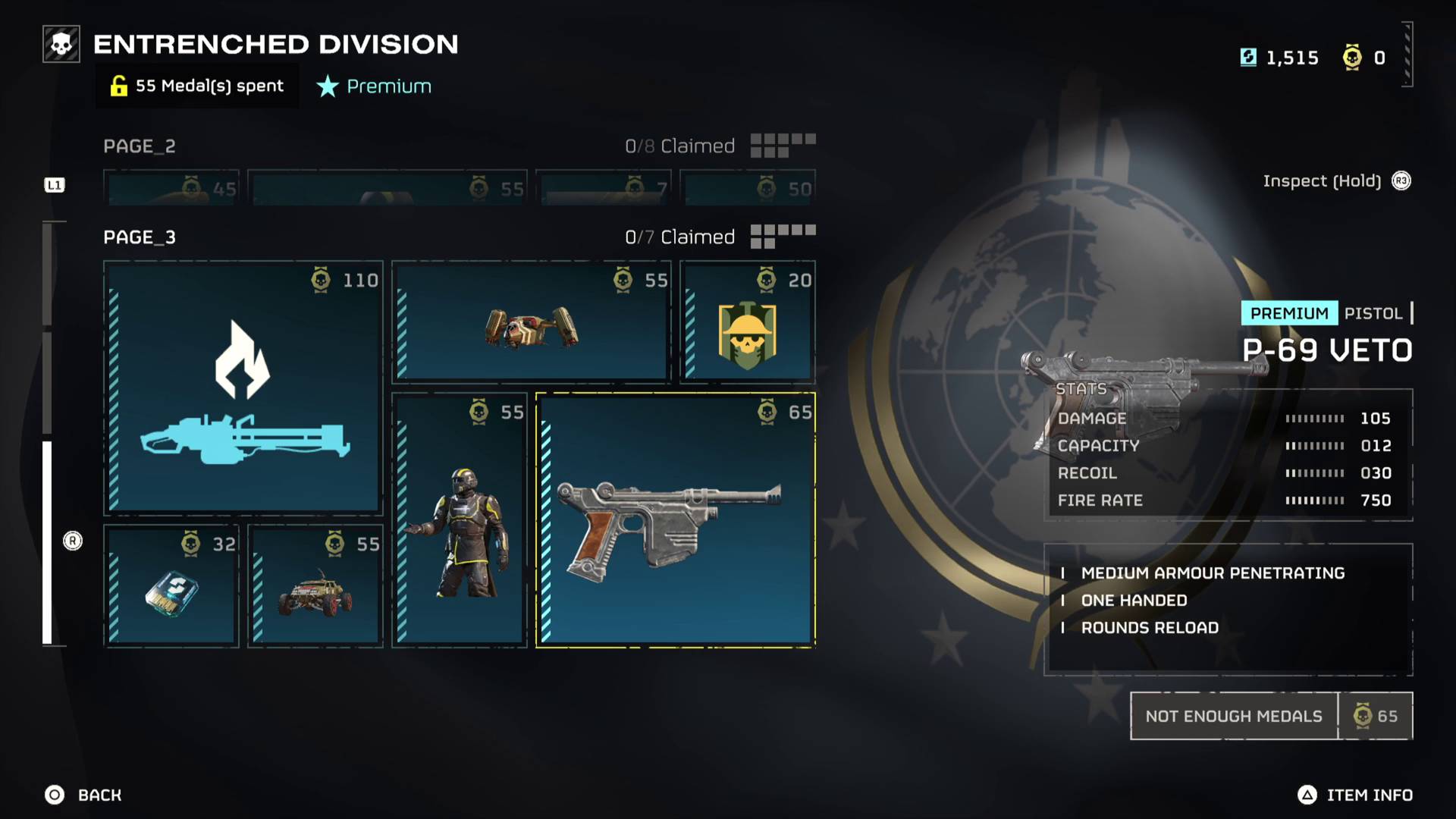Click the L1 previous page indicator
The width and height of the screenshot is (1456, 819).
tap(54, 183)
